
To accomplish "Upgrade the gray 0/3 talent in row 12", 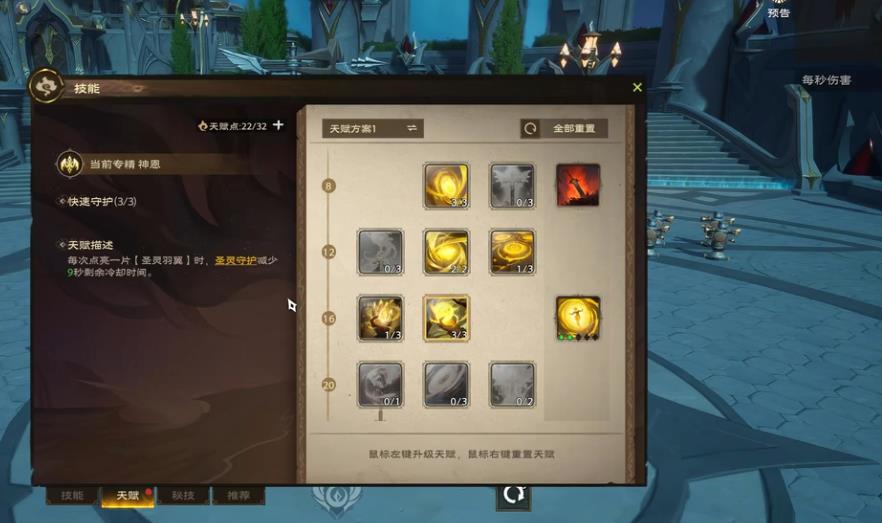I will 380,252.
